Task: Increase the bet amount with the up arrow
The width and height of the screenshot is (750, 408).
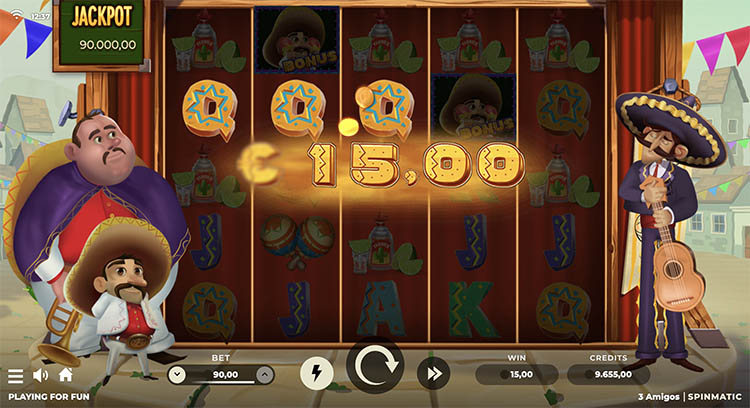Action: tap(264, 375)
